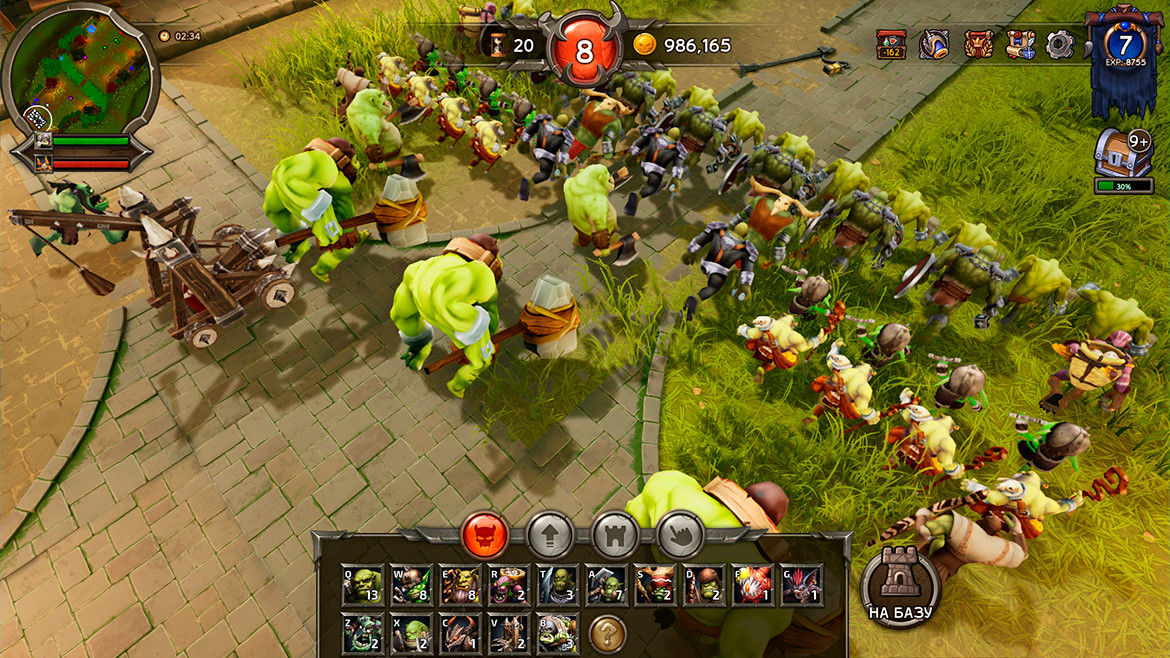
Task: Open the scroll and quill quest icon
Action: coord(1020,45)
